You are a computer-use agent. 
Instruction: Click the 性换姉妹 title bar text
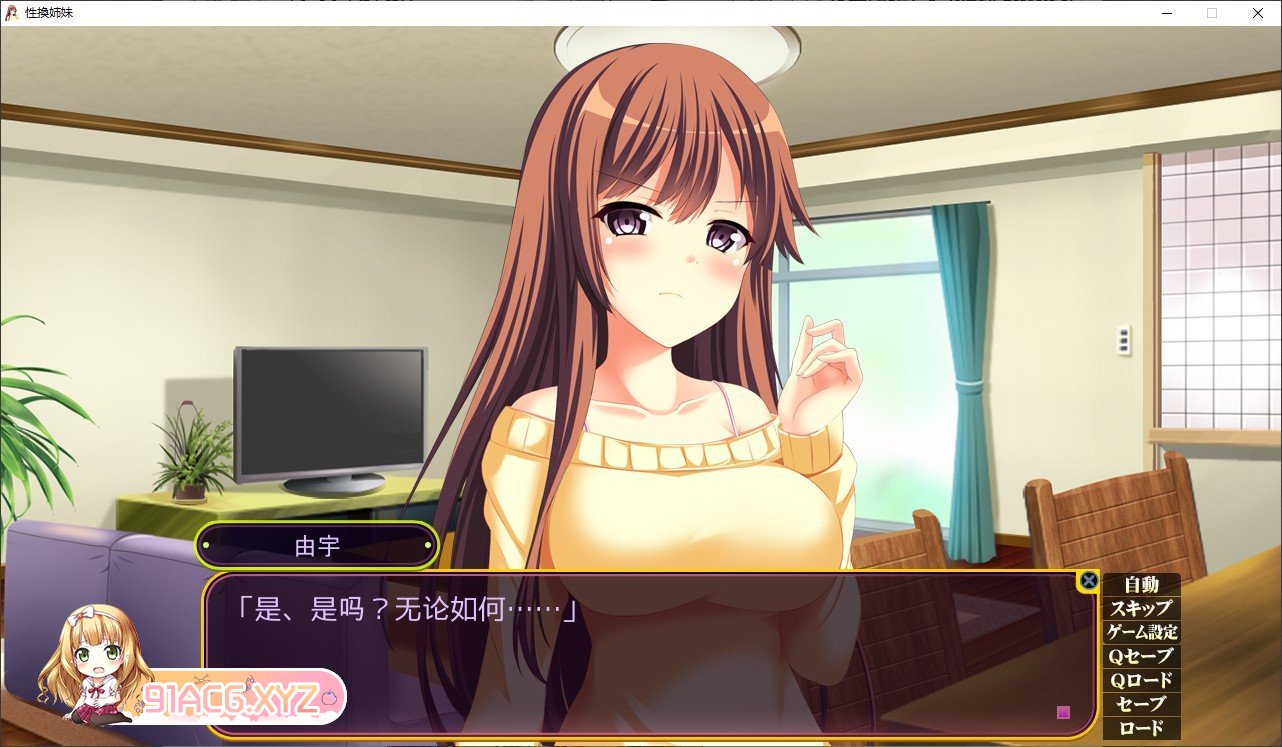pyautogui.click(x=49, y=13)
